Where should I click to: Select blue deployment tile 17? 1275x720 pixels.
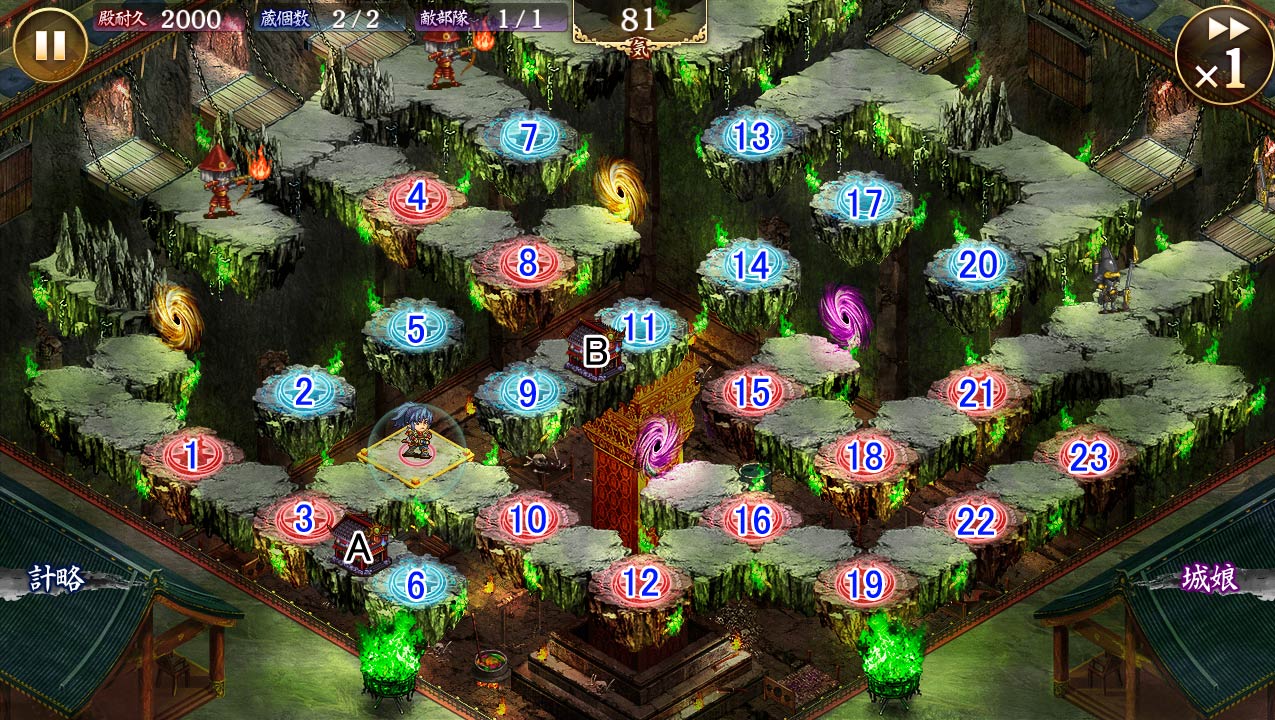click(x=864, y=202)
